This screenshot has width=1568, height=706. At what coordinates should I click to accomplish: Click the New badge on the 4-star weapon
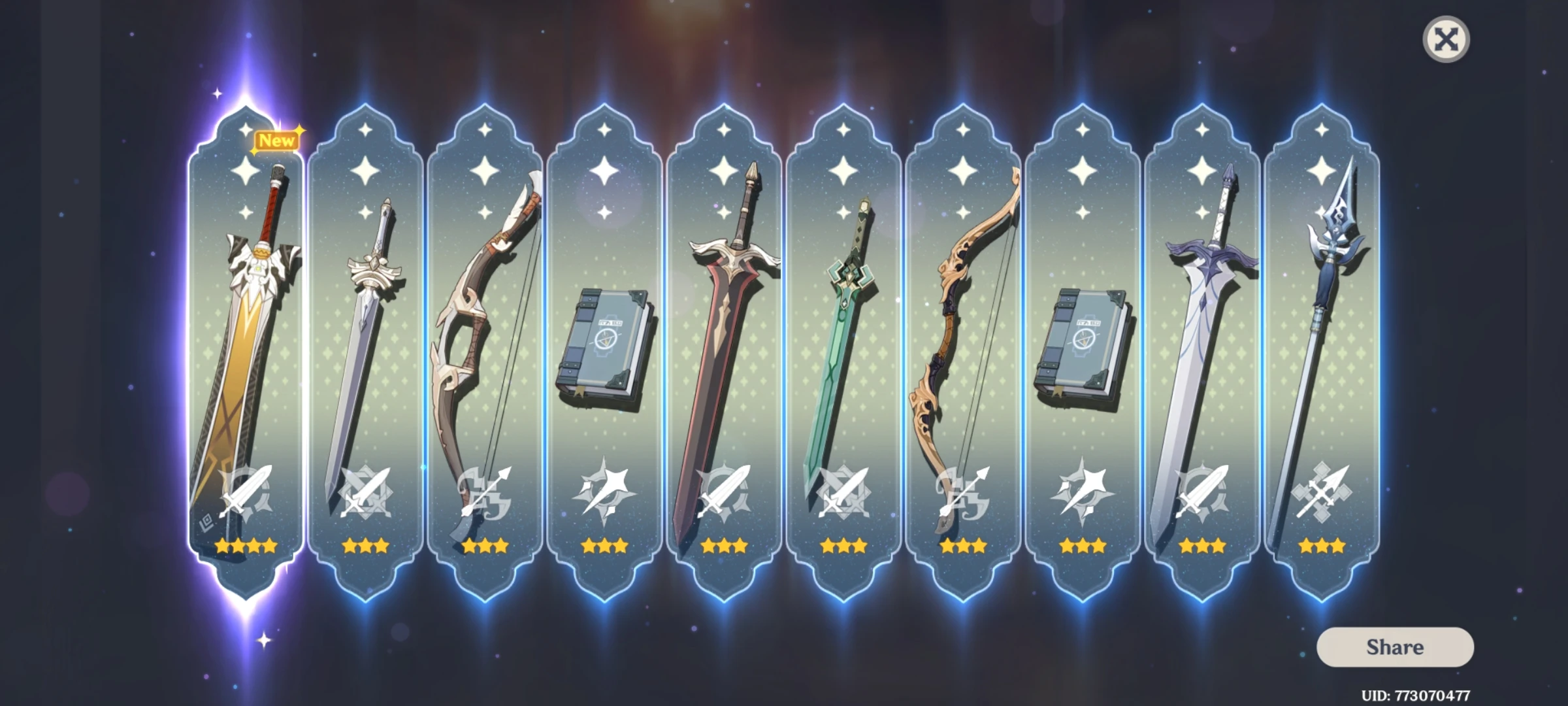click(277, 141)
